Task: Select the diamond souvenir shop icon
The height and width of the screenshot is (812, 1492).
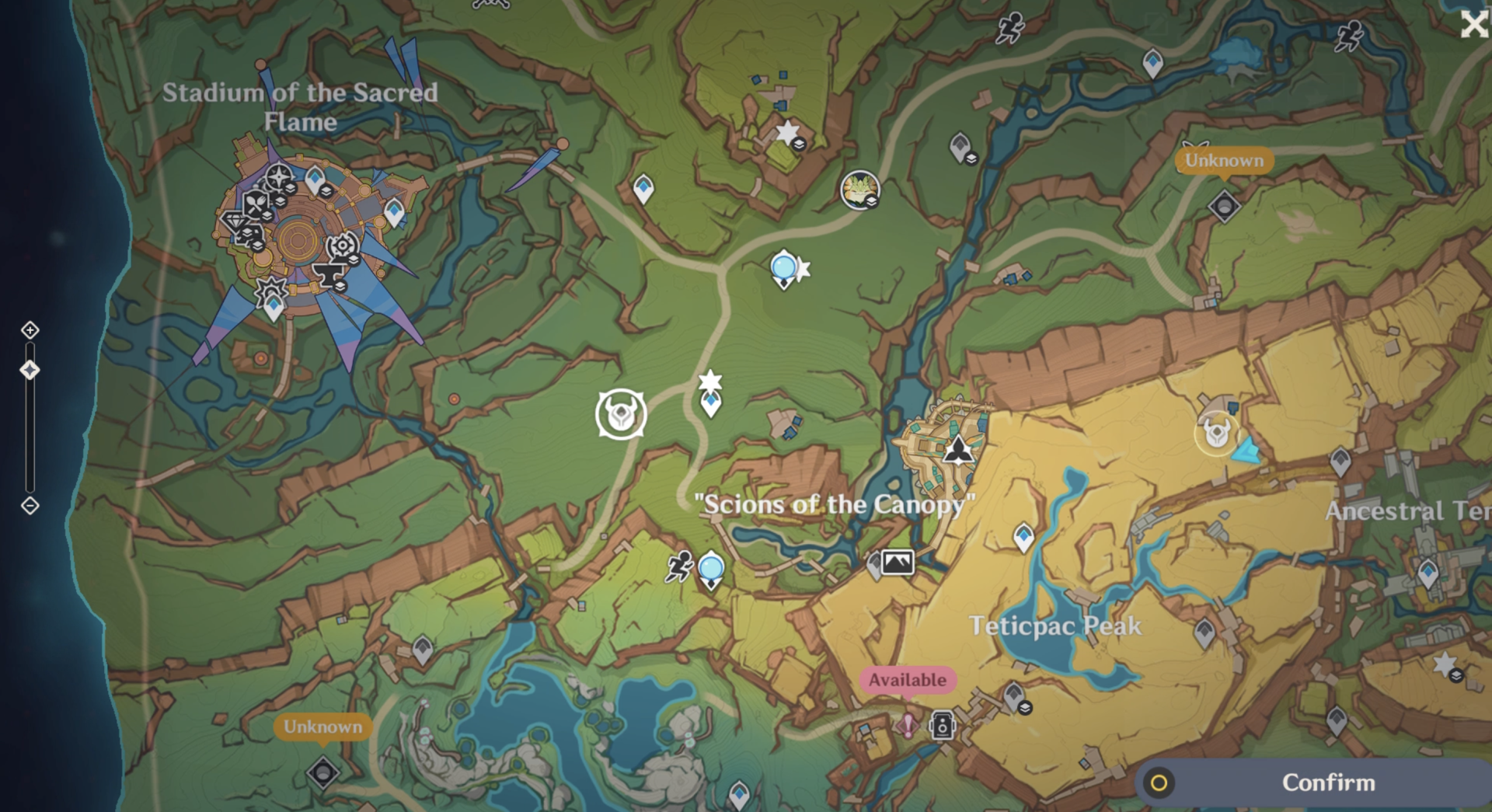Action: 235,223
